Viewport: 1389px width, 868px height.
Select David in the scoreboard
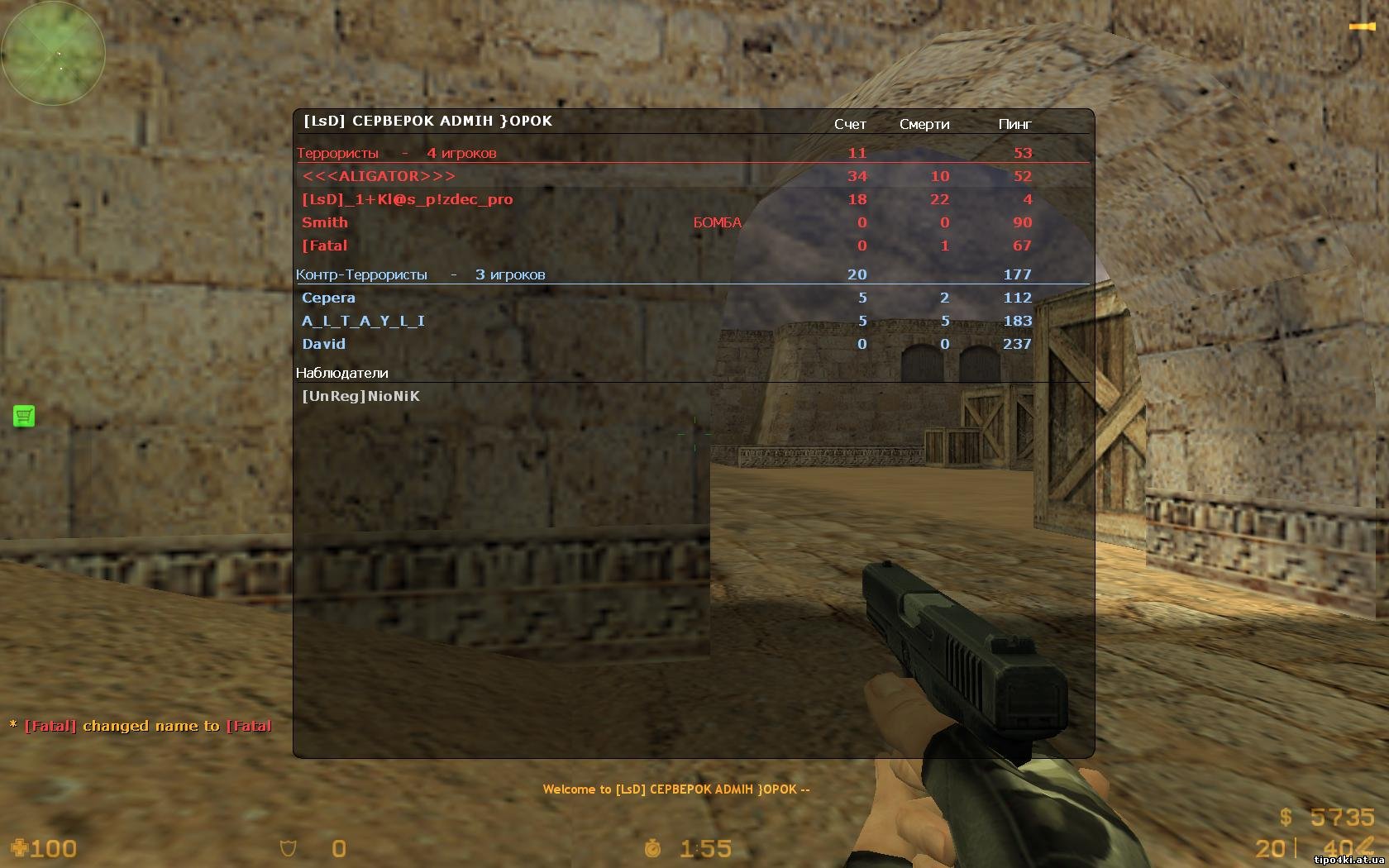tap(323, 344)
